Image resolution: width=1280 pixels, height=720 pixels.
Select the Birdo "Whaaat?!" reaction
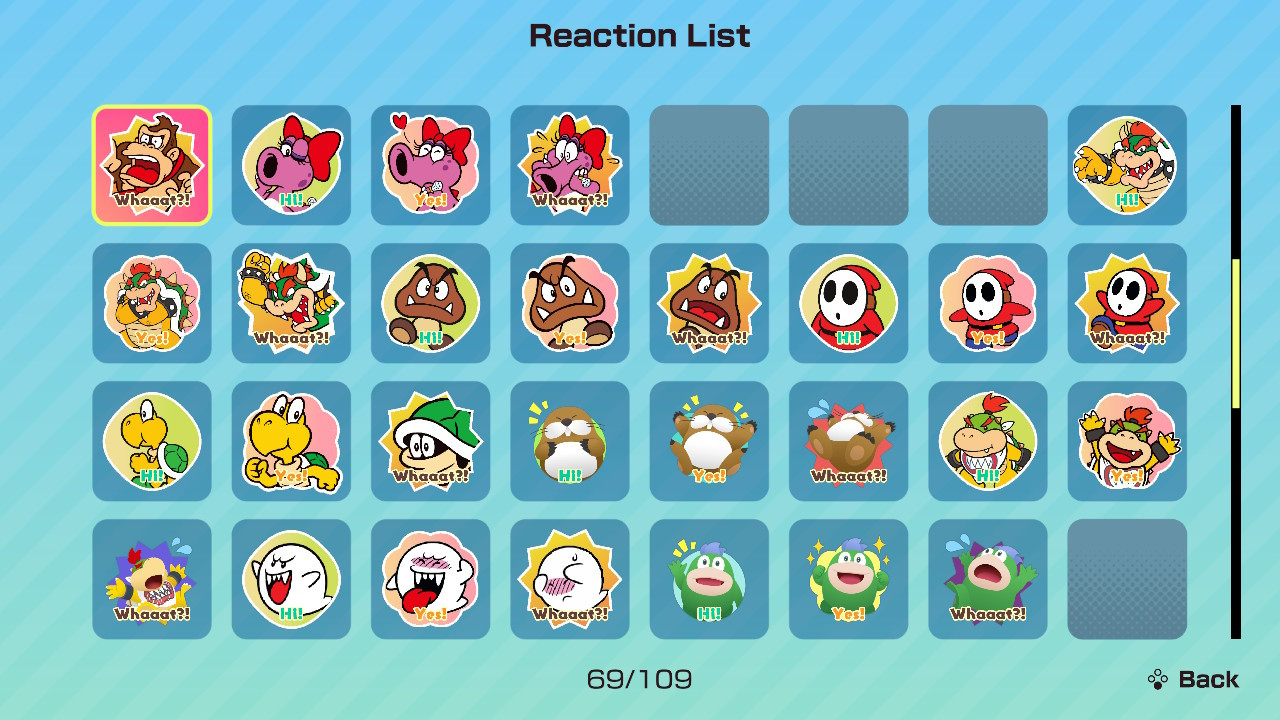pos(569,164)
